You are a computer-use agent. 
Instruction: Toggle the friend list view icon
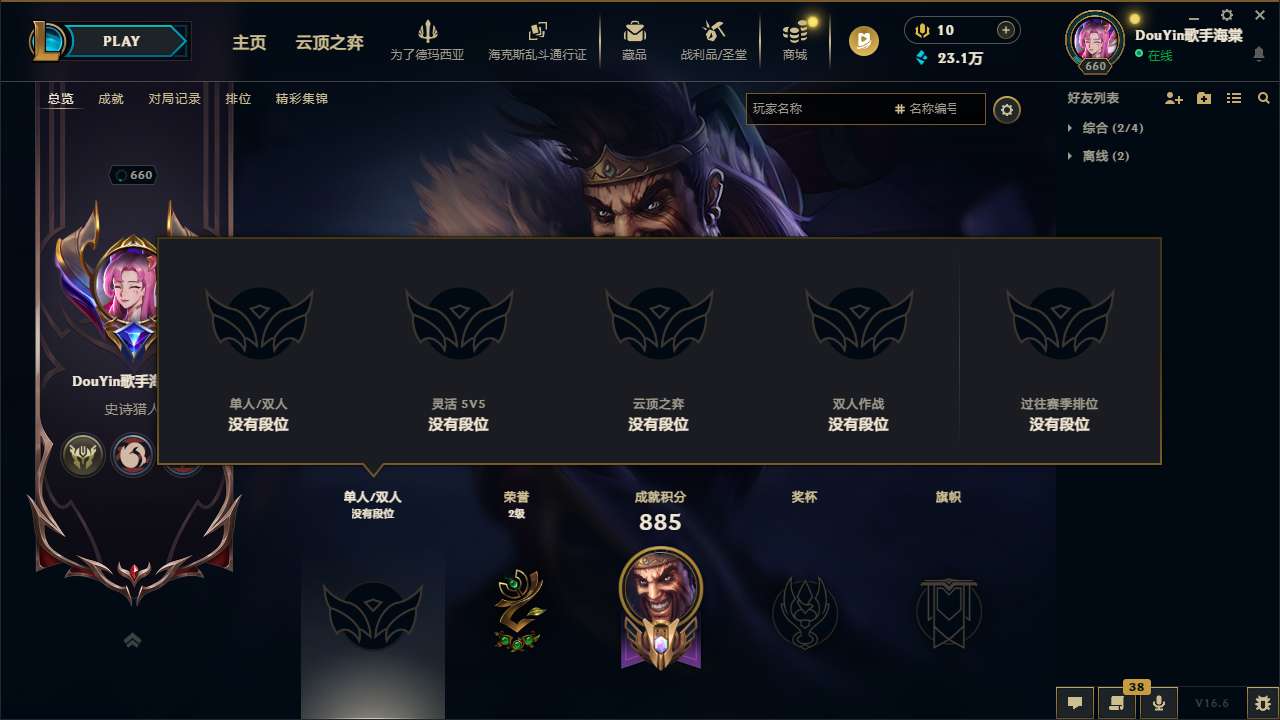1233,98
